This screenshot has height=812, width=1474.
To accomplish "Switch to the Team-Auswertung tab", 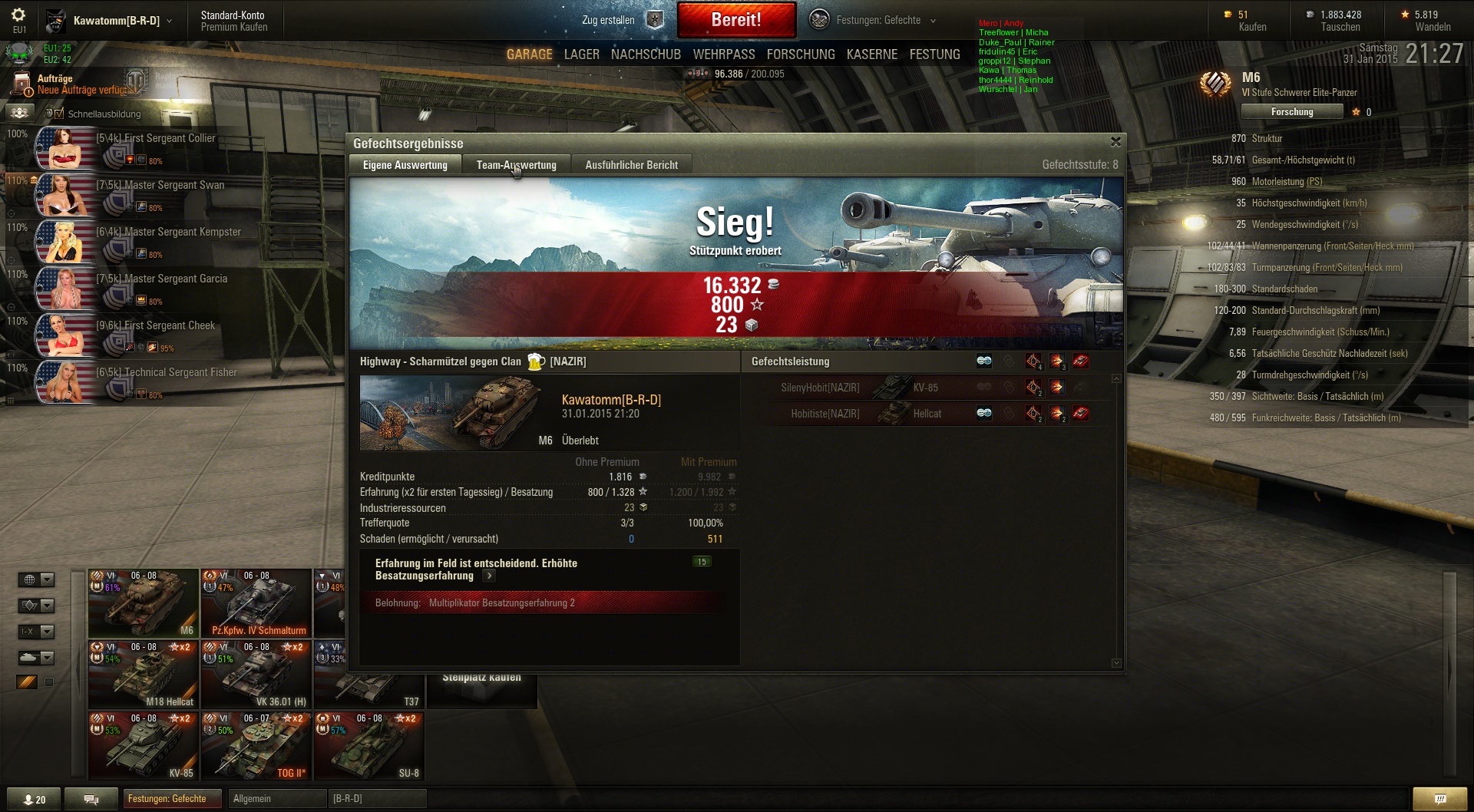I will (516, 165).
